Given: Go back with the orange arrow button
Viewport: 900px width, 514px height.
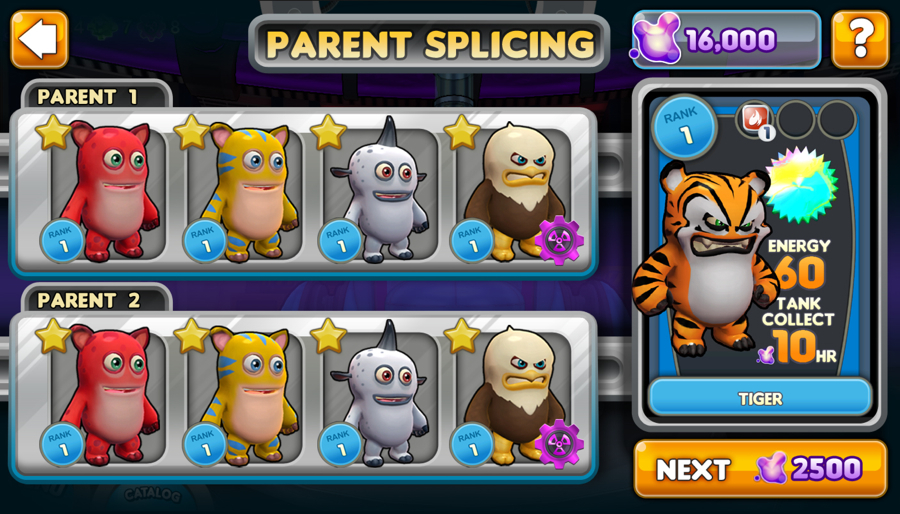Looking at the screenshot, I should 40,40.
